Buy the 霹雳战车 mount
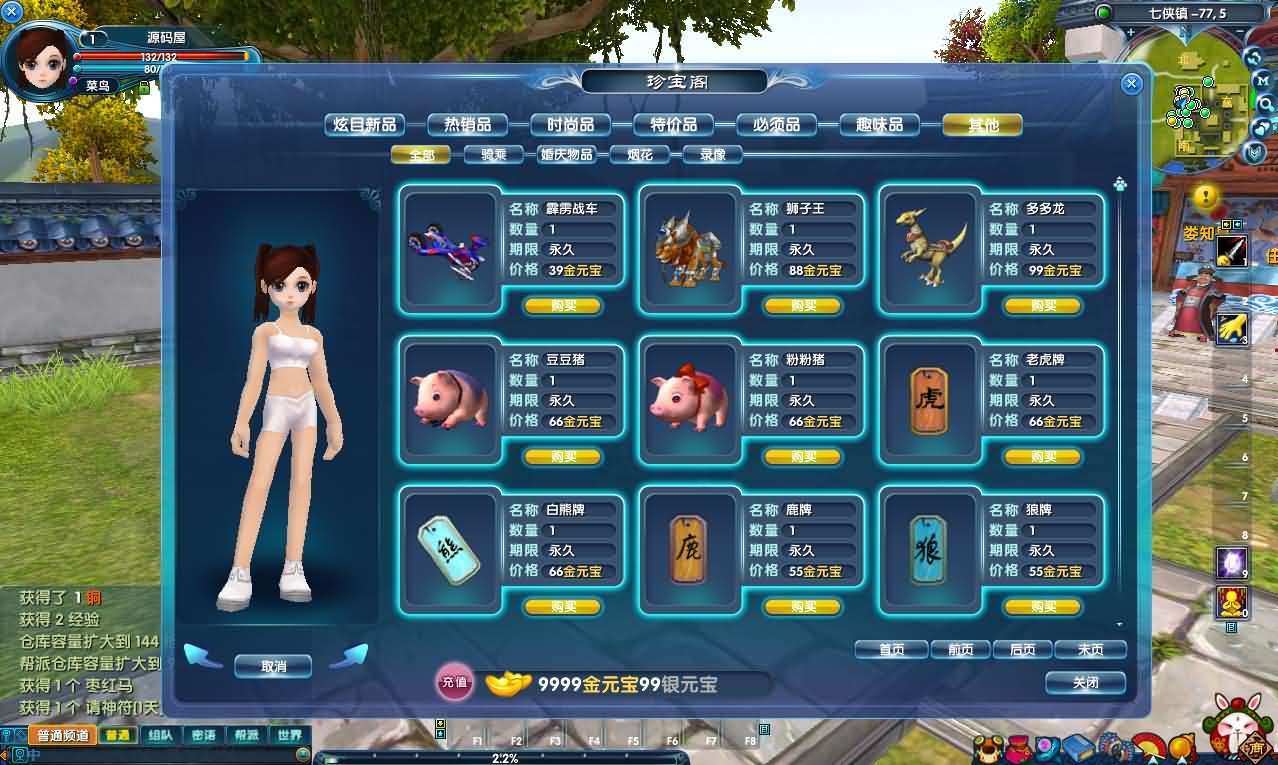Viewport: 1278px width, 765px height. pyautogui.click(x=563, y=306)
